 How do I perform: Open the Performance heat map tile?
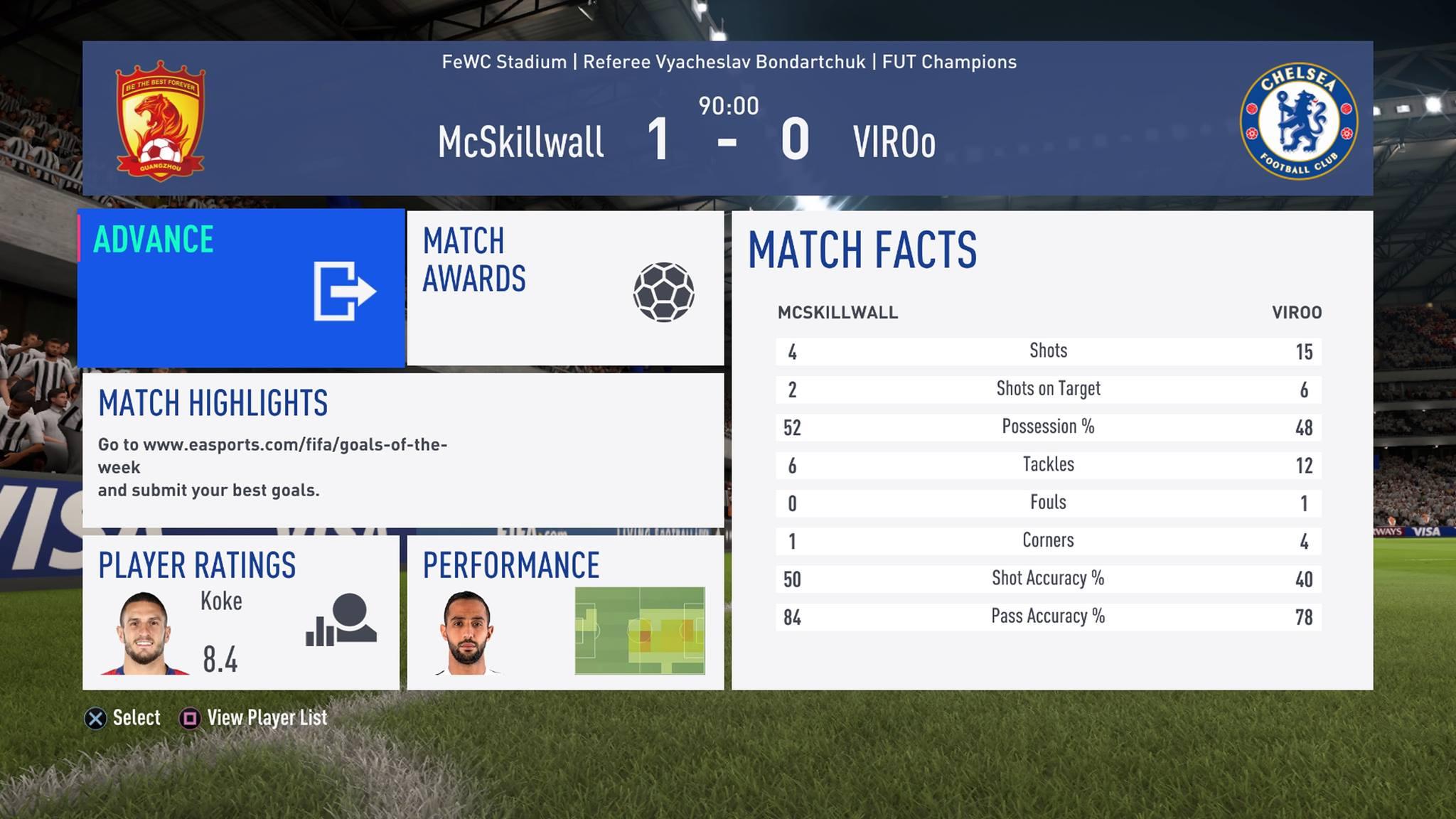pos(565,612)
